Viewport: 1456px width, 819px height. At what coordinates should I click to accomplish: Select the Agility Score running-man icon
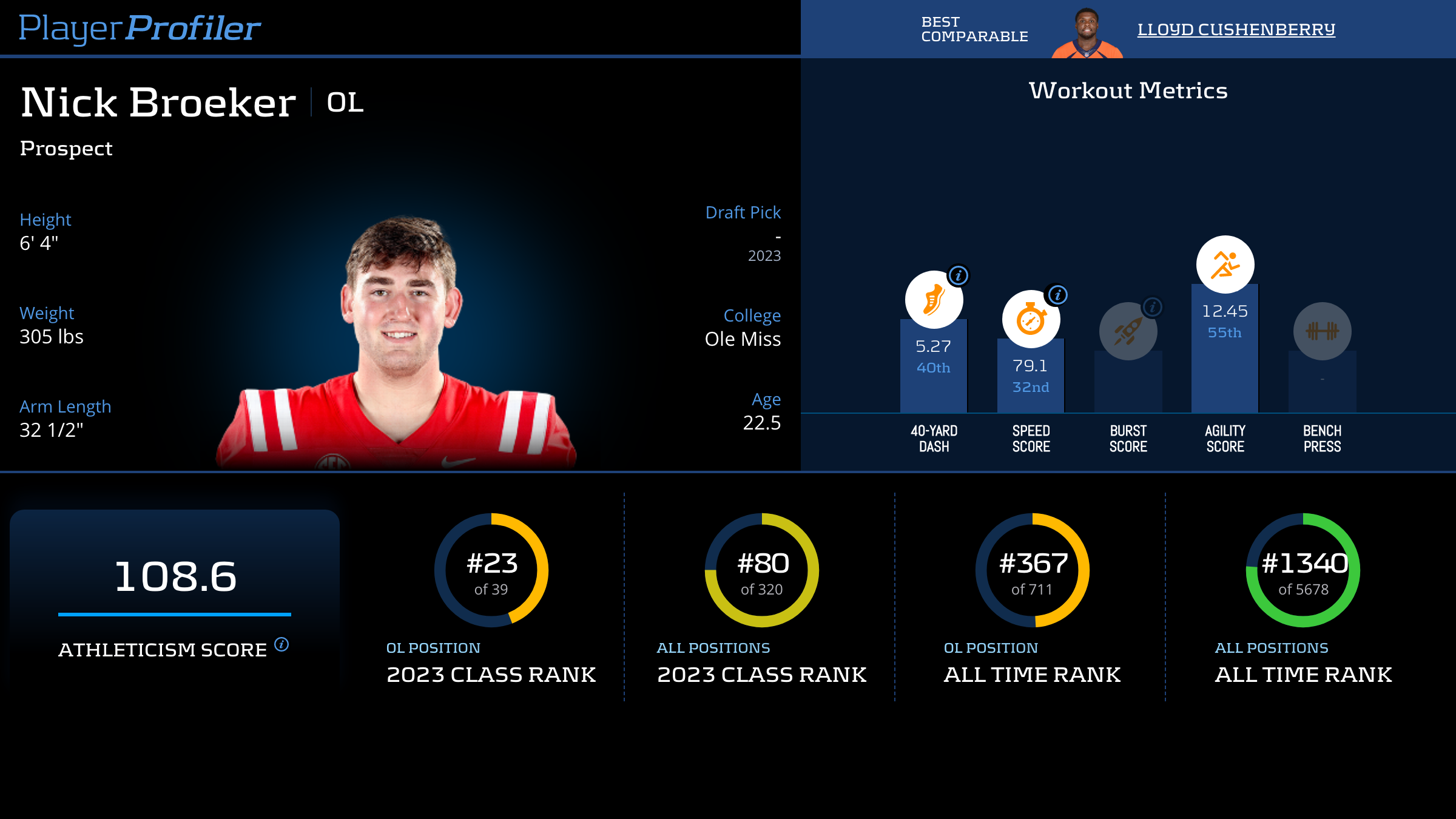[1225, 265]
